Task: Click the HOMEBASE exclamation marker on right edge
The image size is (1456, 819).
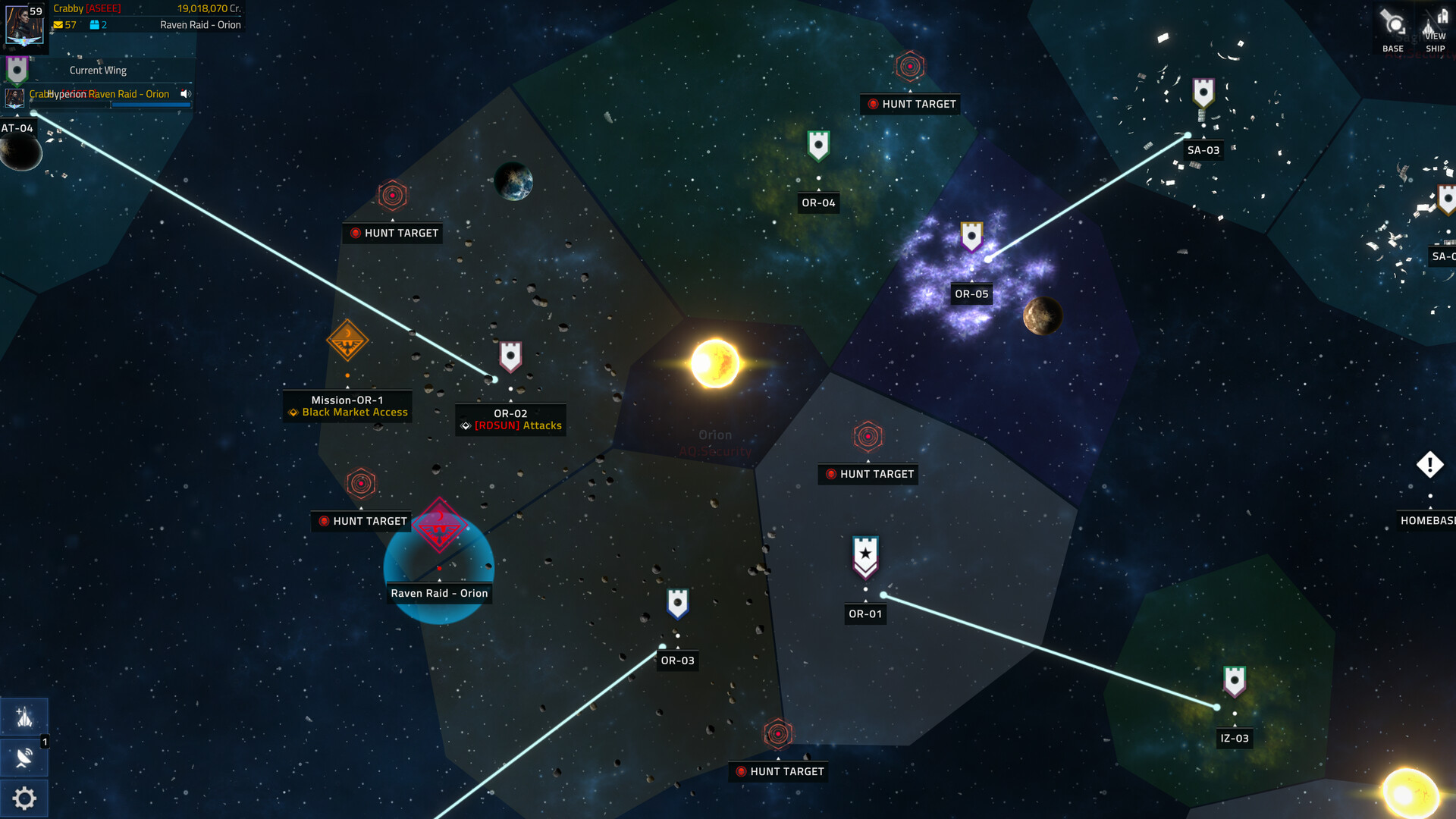Action: click(x=1429, y=463)
